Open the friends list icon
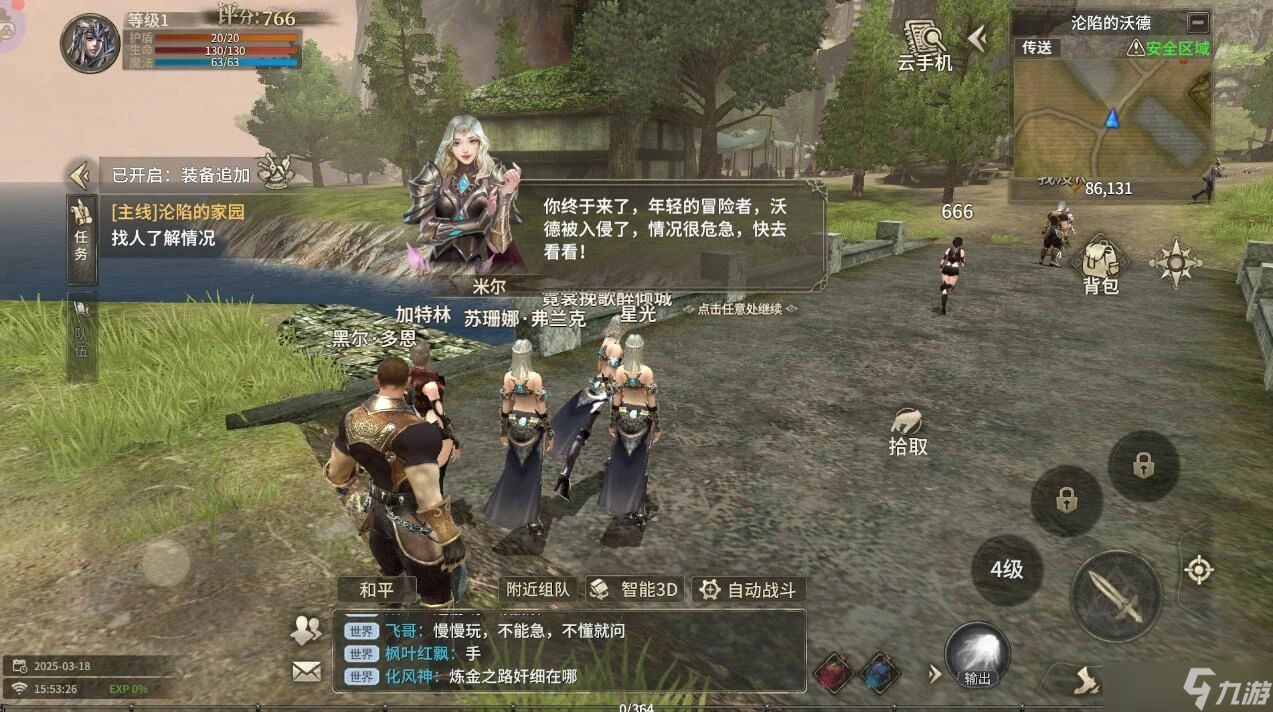The height and width of the screenshot is (712, 1273). click(x=306, y=630)
